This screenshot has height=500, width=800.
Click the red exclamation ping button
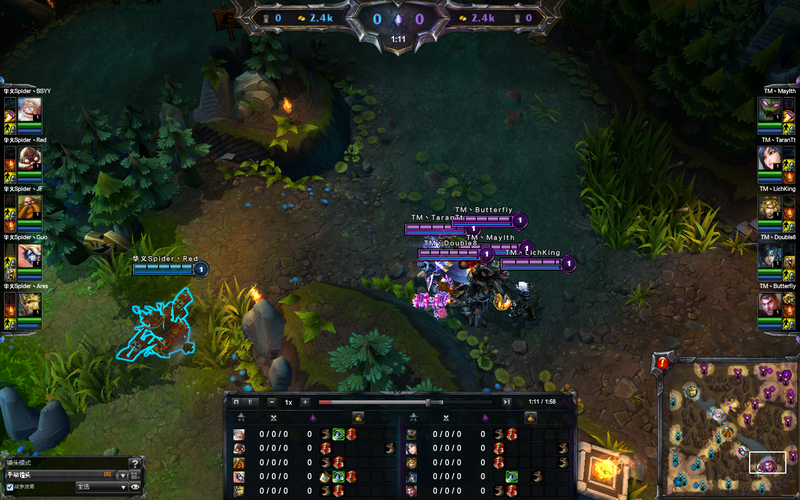pos(661,364)
